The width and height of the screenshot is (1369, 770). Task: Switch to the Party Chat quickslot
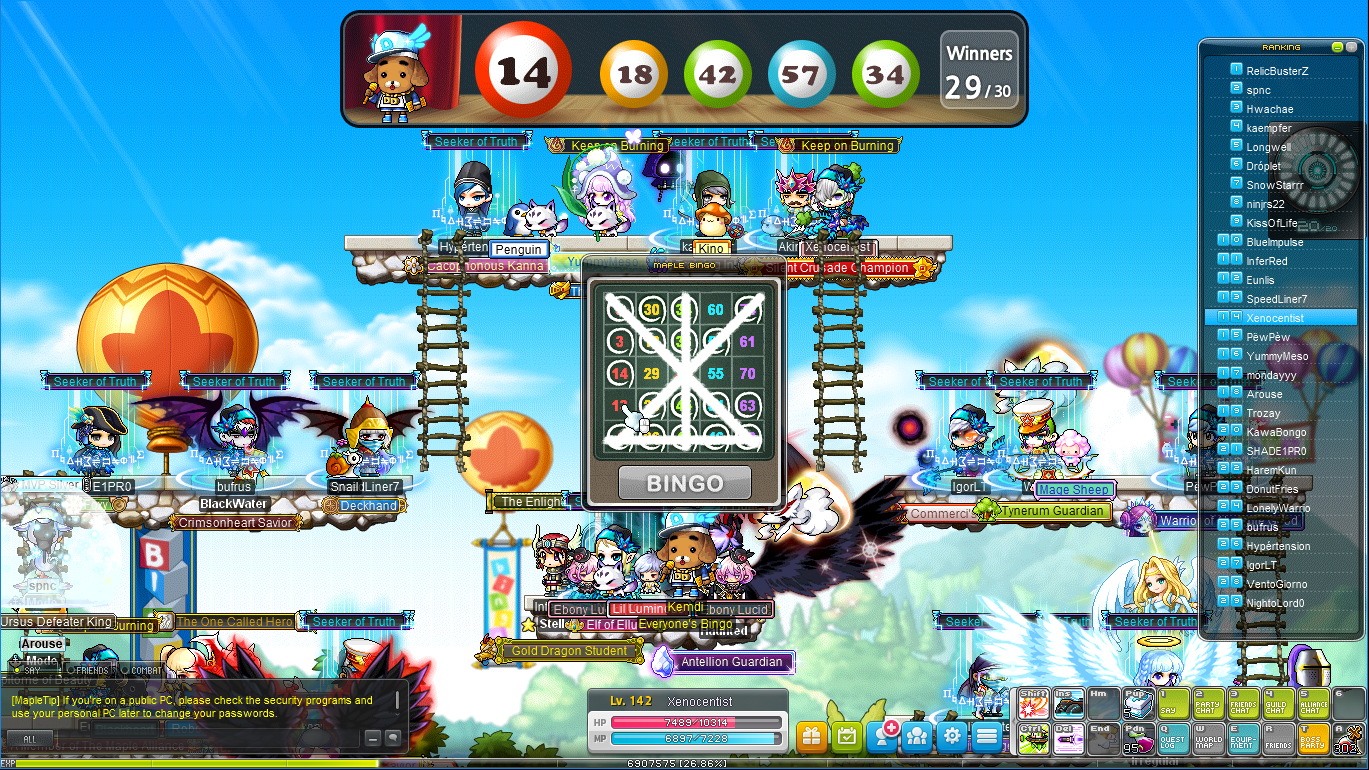click(1209, 703)
